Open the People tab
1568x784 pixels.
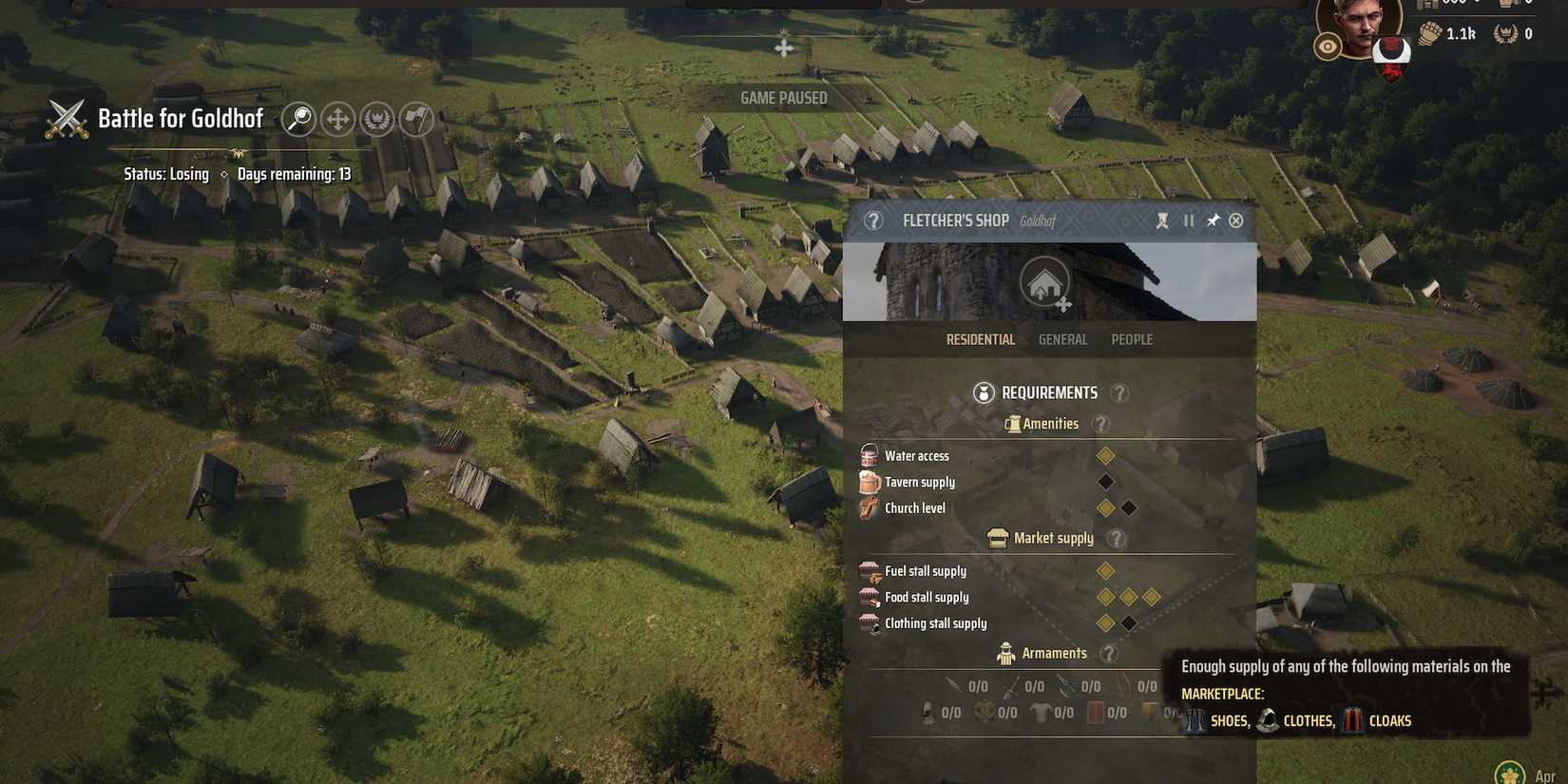pos(1132,339)
